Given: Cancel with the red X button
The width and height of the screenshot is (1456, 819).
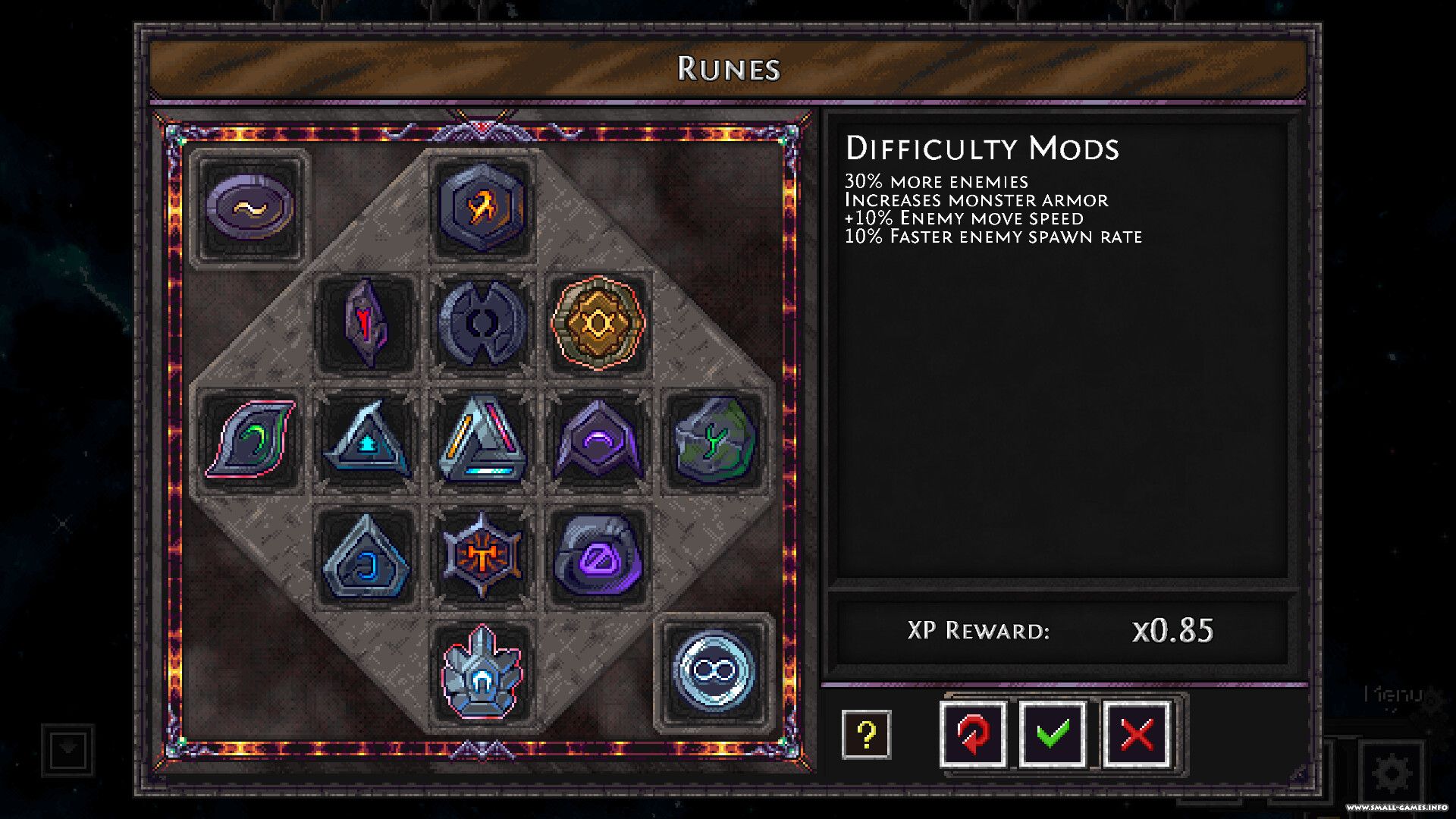Looking at the screenshot, I should (x=1136, y=734).
